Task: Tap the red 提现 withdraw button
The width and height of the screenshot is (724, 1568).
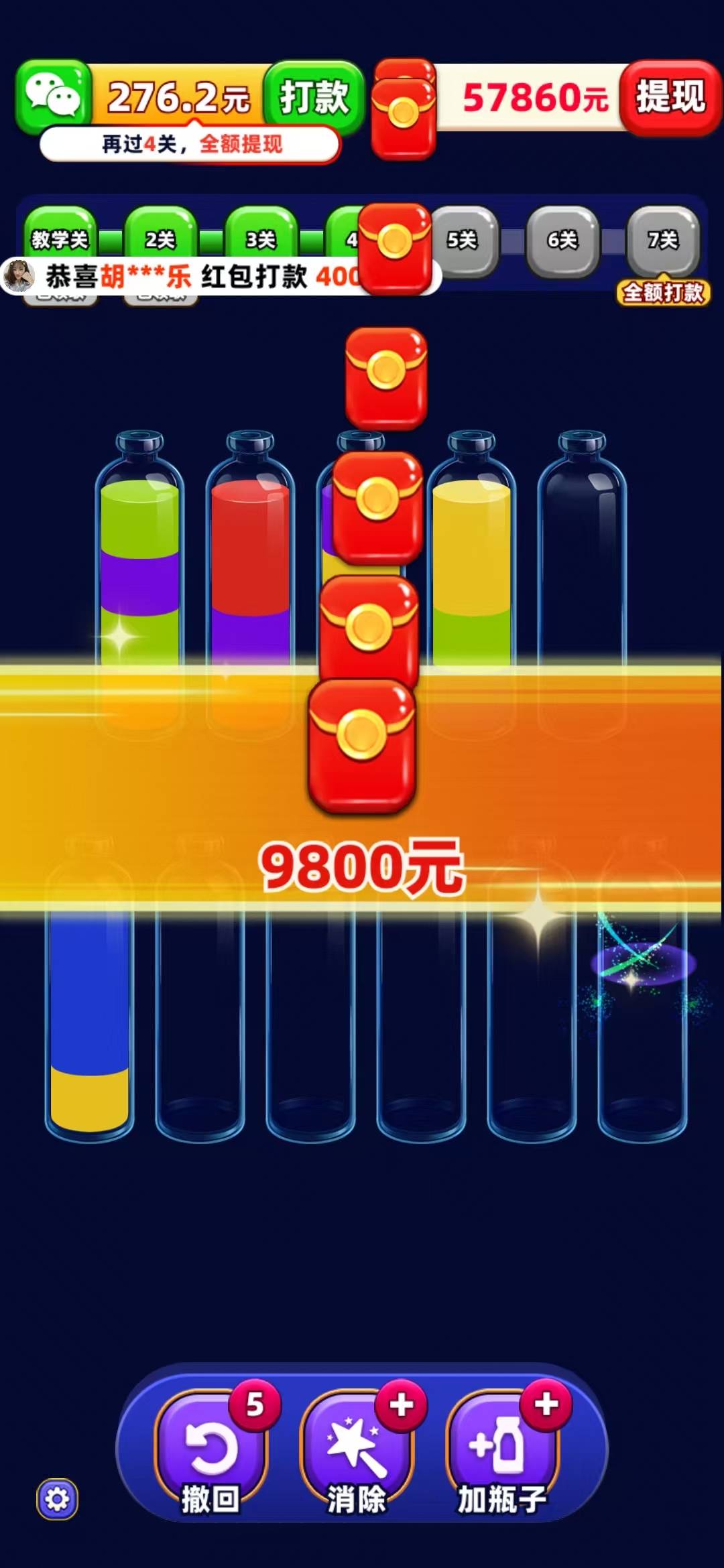Action: click(670, 96)
